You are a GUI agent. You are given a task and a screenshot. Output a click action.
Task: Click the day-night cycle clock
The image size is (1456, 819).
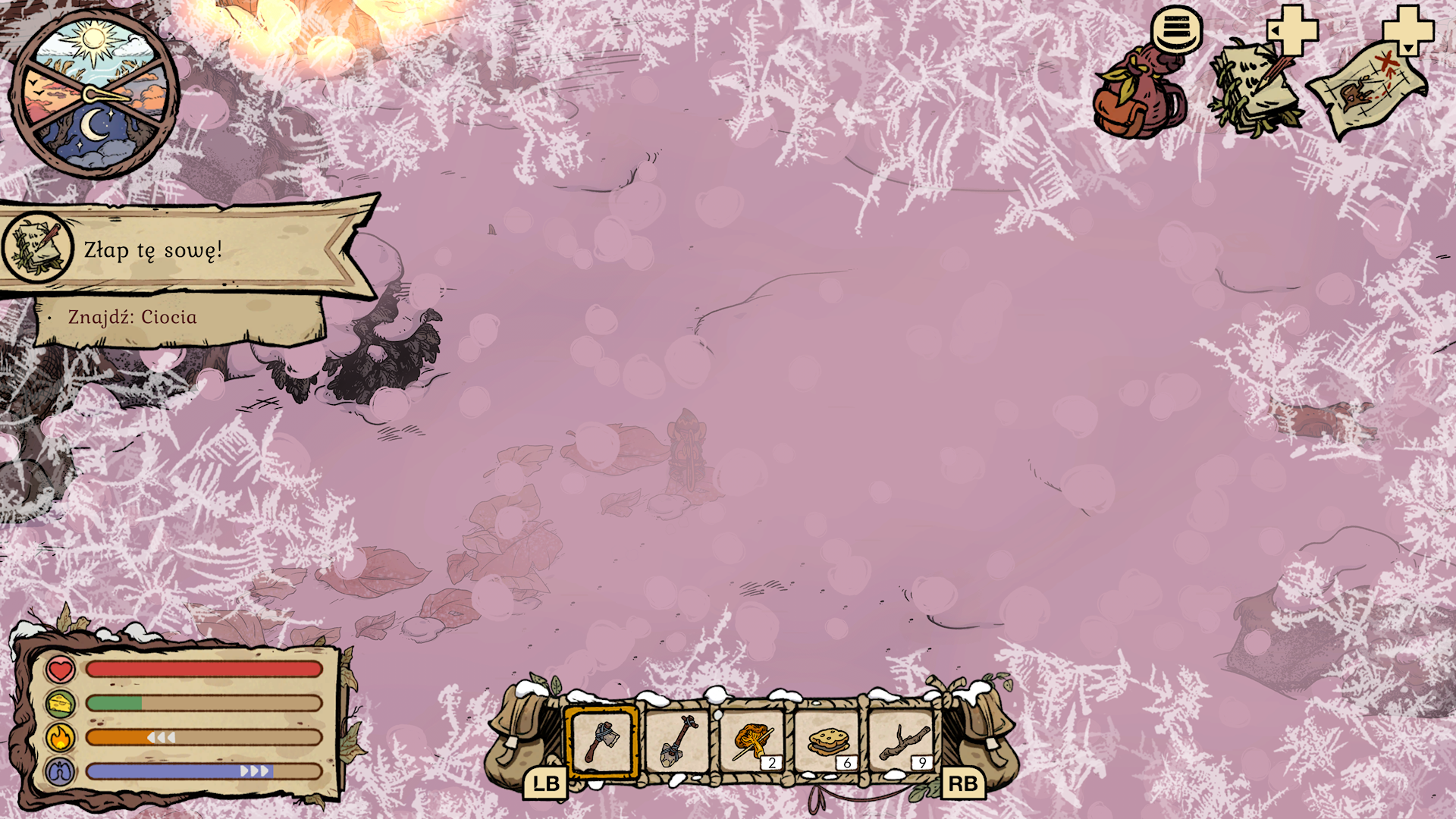click(94, 94)
